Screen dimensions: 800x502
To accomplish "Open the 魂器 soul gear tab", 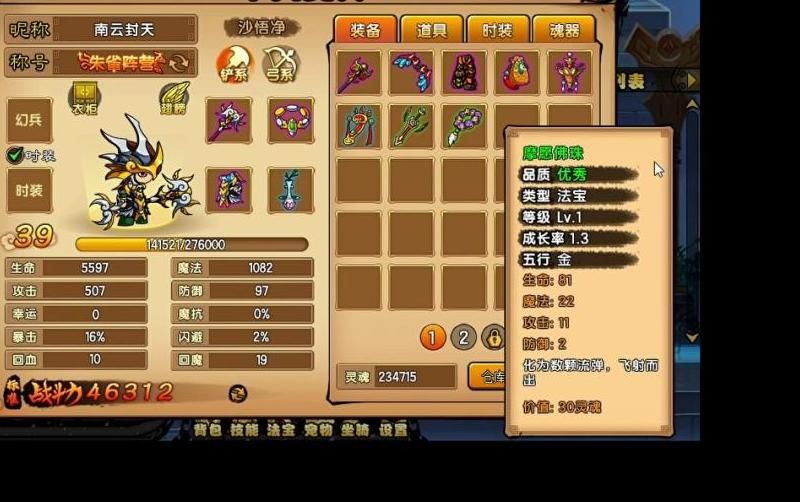I will tap(563, 29).
